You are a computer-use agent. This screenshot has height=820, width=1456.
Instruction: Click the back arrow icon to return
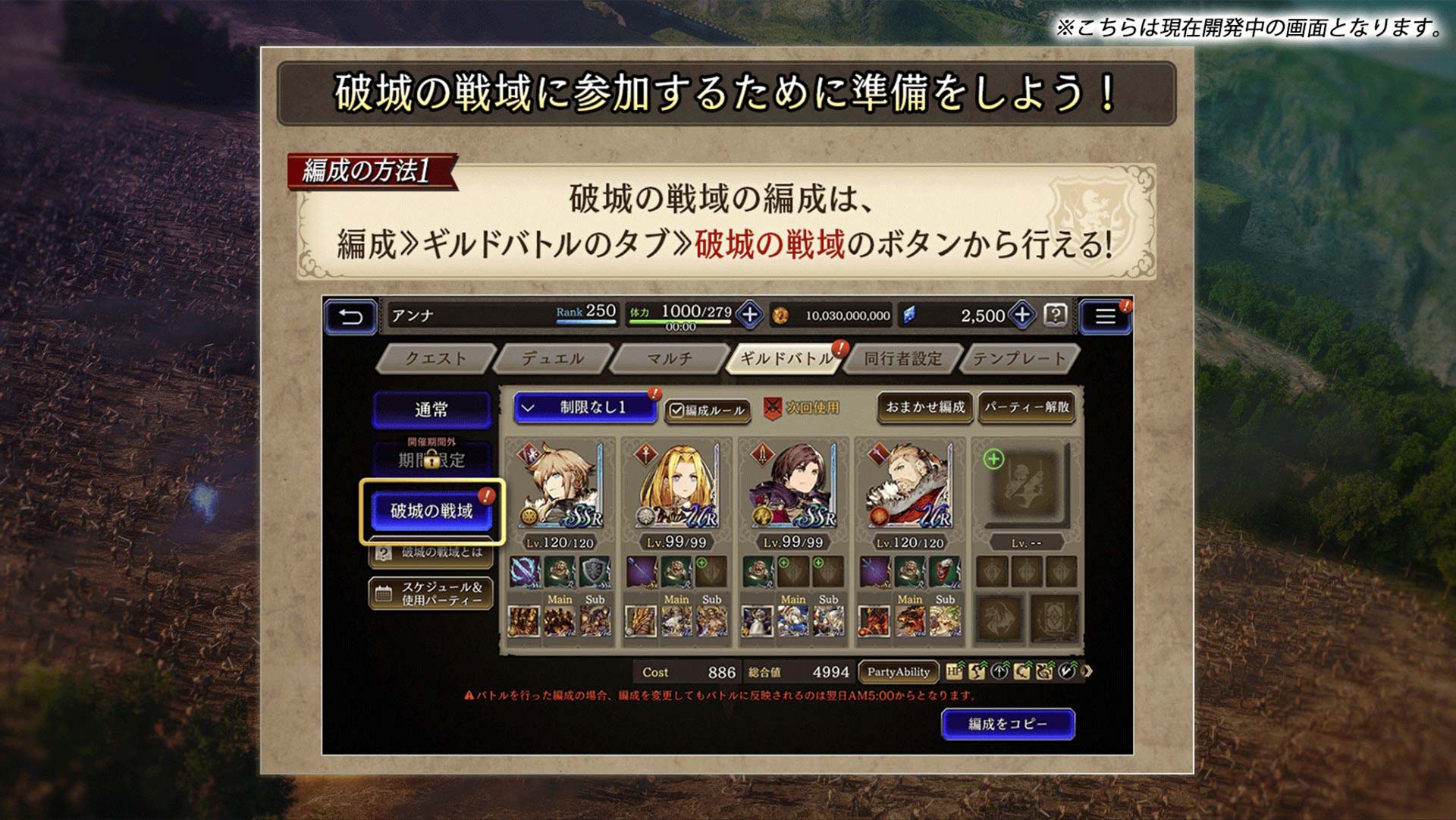[351, 316]
